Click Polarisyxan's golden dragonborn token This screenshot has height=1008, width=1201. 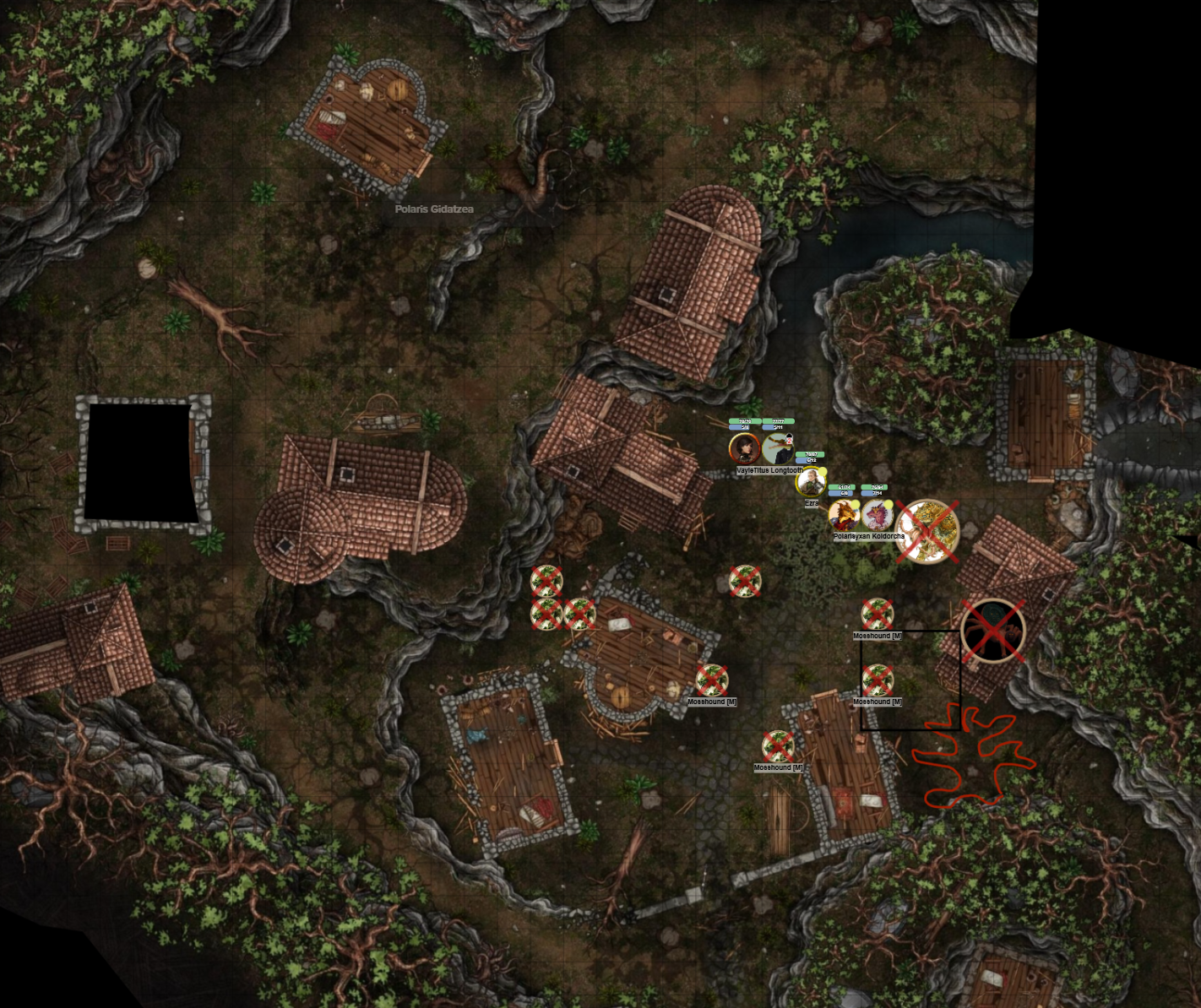(845, 516)
